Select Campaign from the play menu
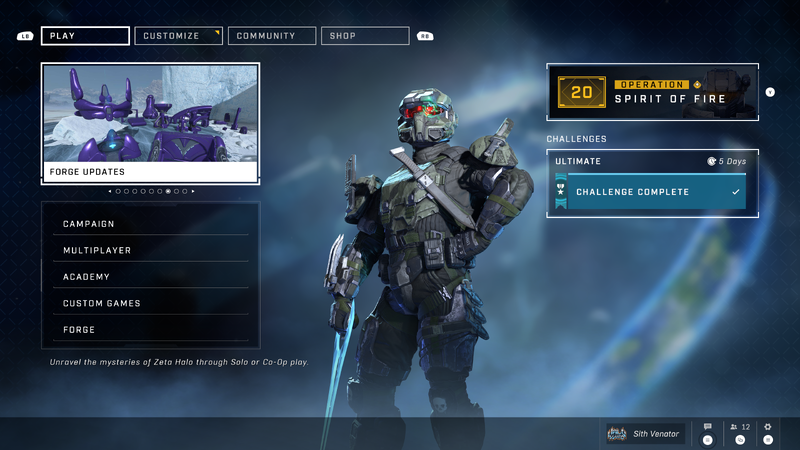 [x=150, y=224]
